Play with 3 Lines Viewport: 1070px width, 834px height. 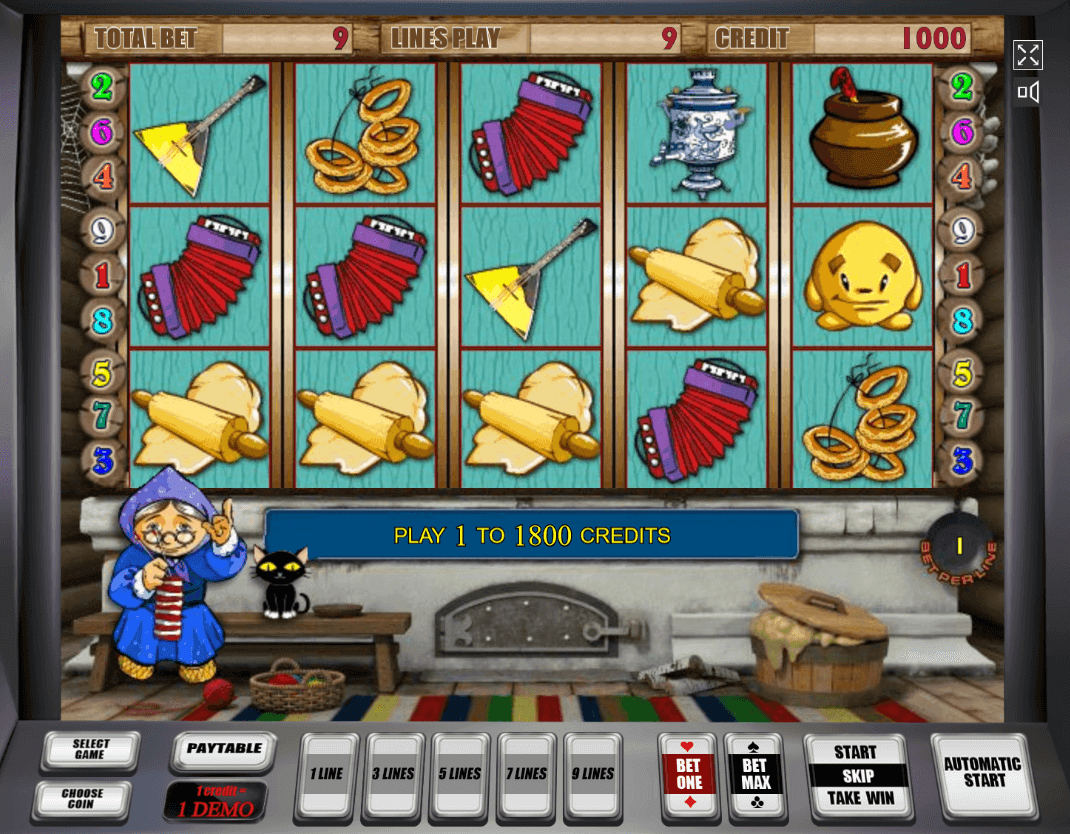pyautogui.click(x=393, y=775)
